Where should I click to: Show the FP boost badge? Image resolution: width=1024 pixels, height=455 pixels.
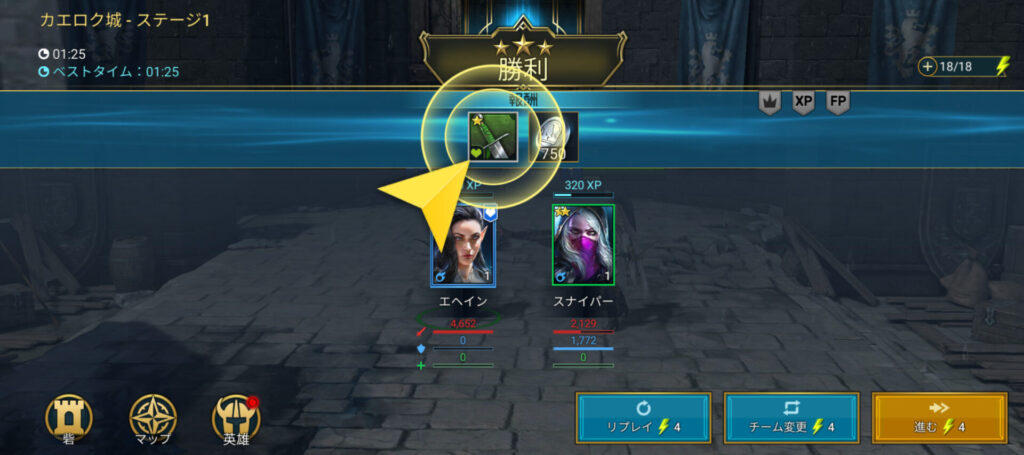tap(838, 102)
